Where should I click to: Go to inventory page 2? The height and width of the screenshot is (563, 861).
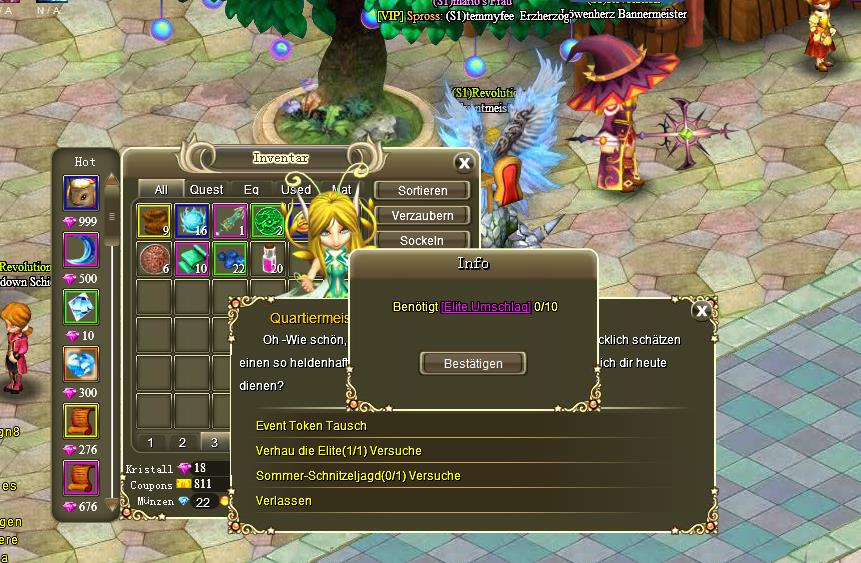(182, 442)
